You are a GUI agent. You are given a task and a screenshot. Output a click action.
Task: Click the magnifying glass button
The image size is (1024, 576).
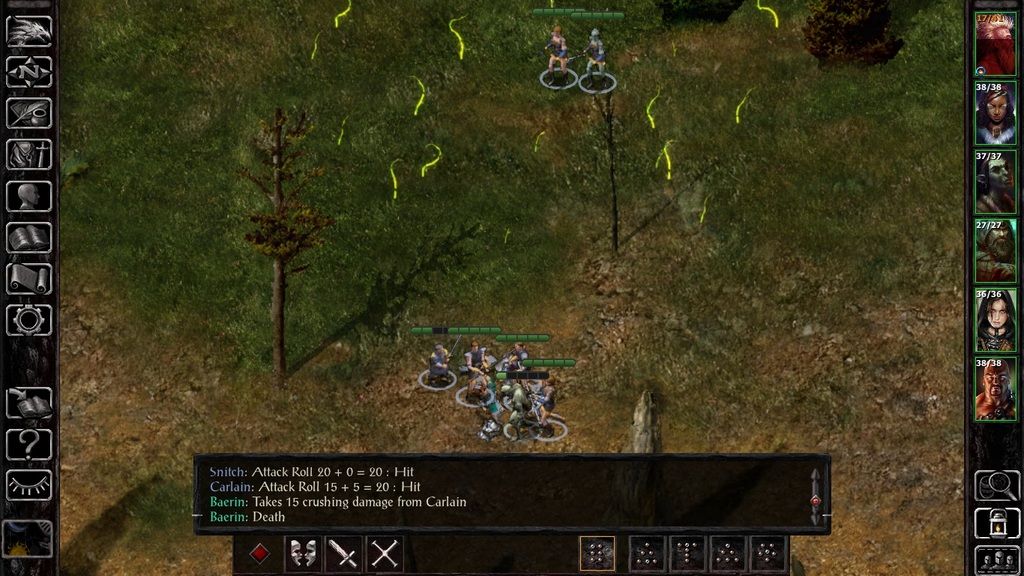(995, 485)
